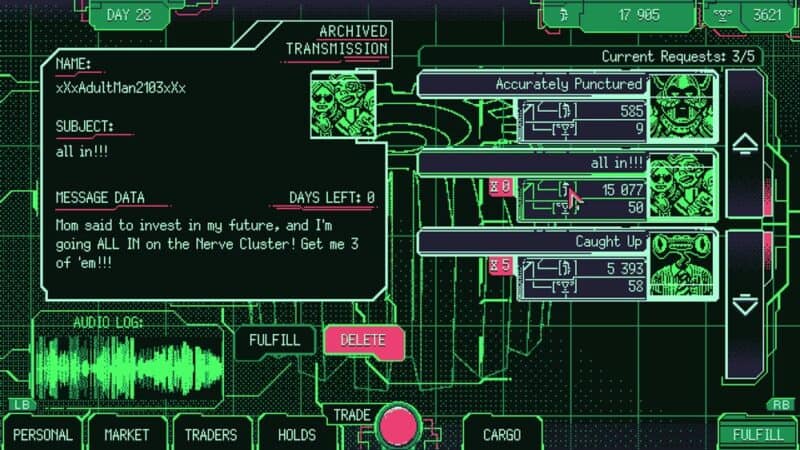
Task: Switch to the Market tab
Action: (127, 435)
